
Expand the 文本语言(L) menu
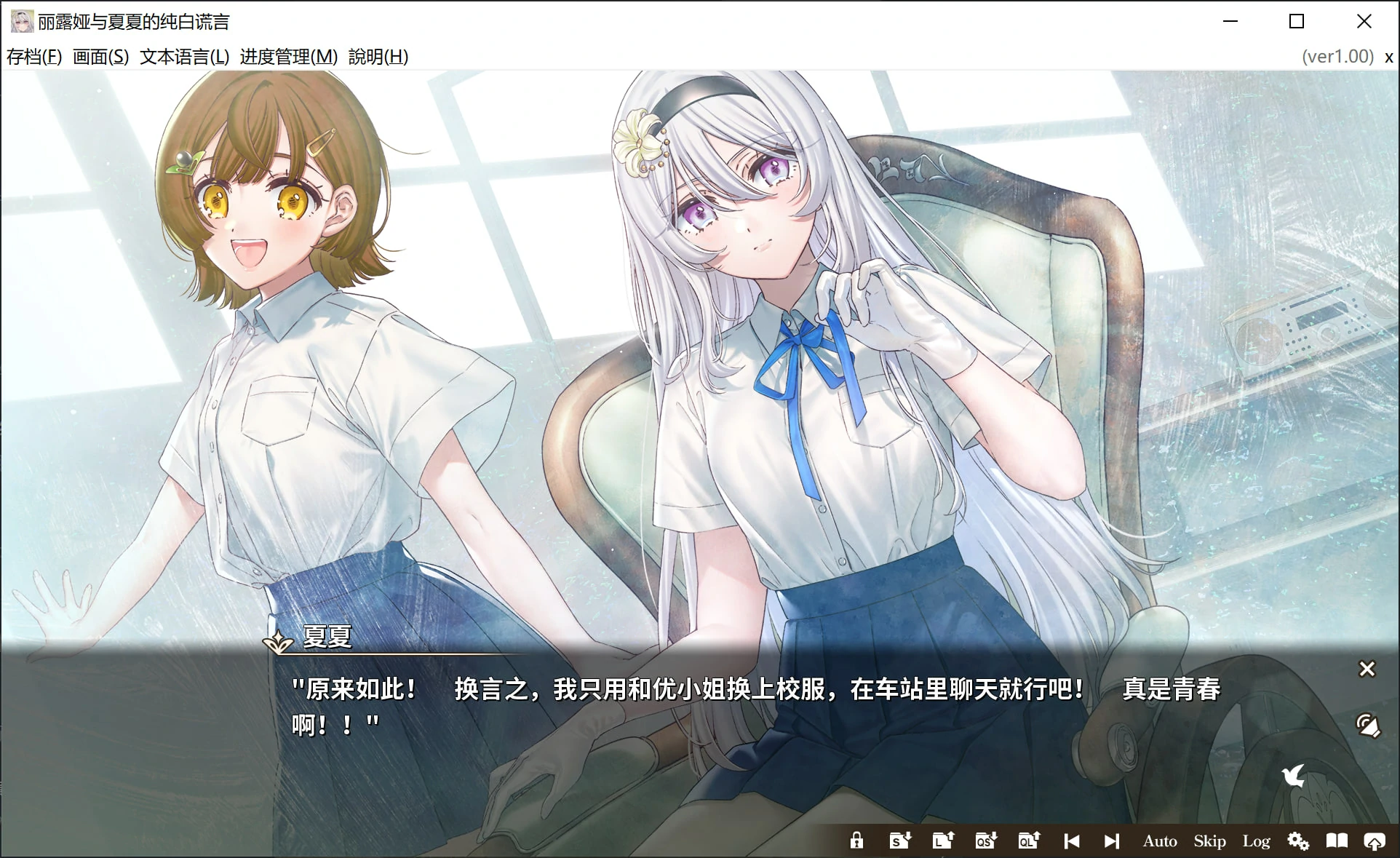pos(183,56)
